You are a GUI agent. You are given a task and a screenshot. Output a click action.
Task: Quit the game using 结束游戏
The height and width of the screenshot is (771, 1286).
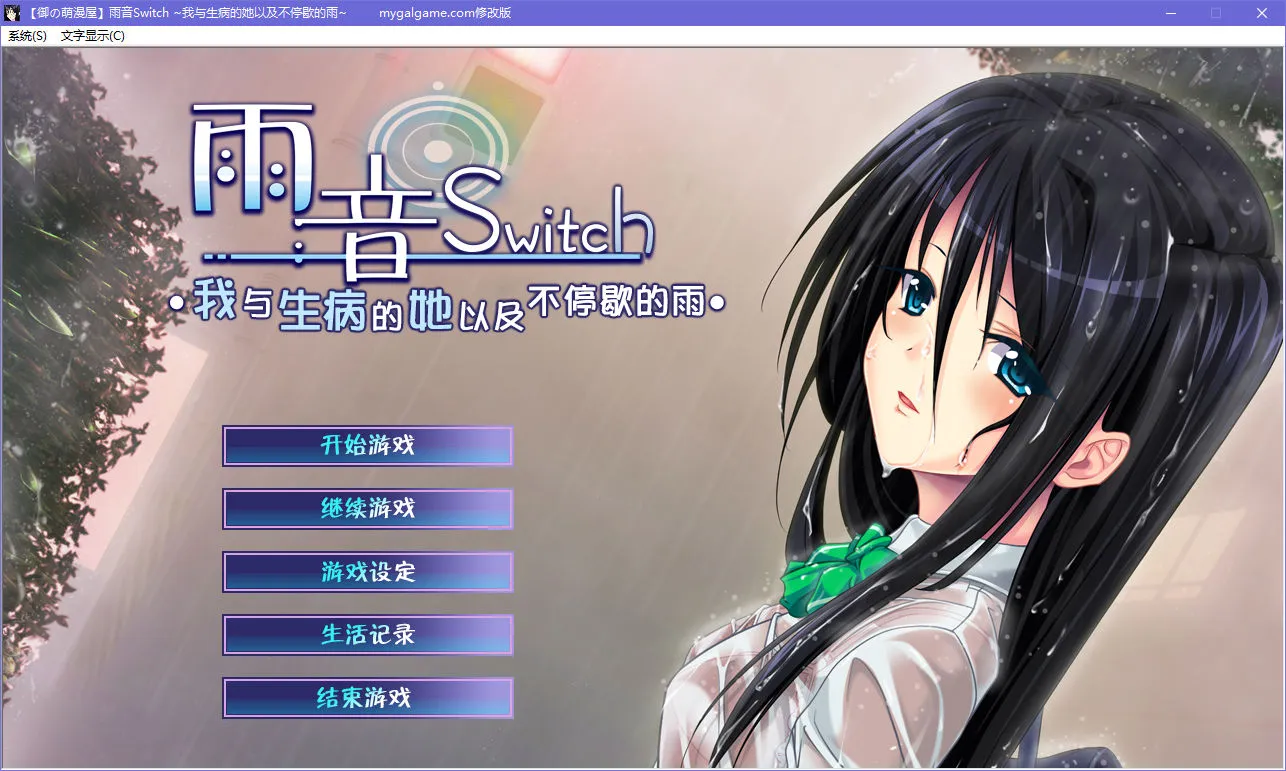coord(367,698)
